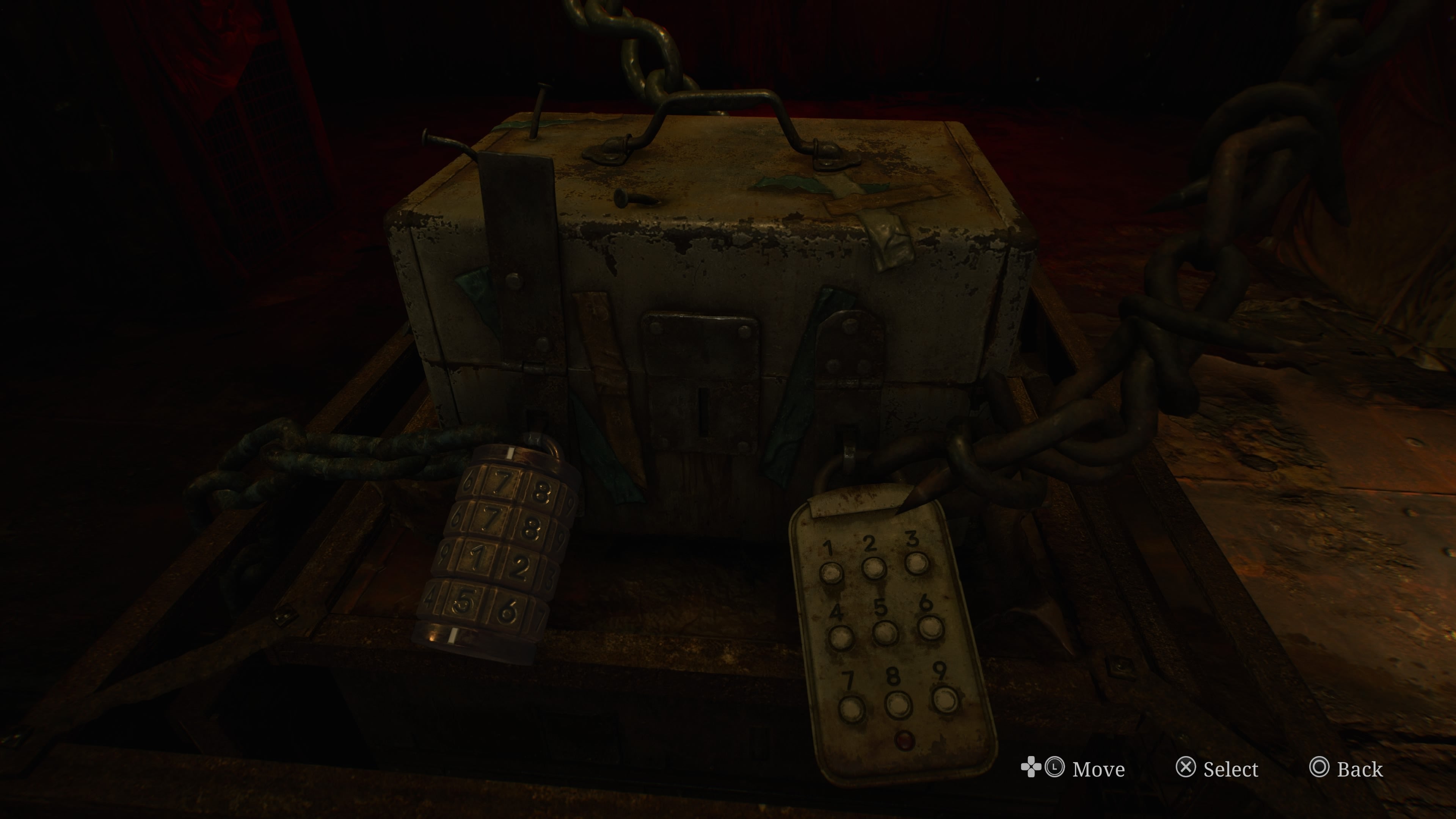The image size is (1456, 819).
Task: Select the keypad button labeled 2
Action: coord(874,568)
